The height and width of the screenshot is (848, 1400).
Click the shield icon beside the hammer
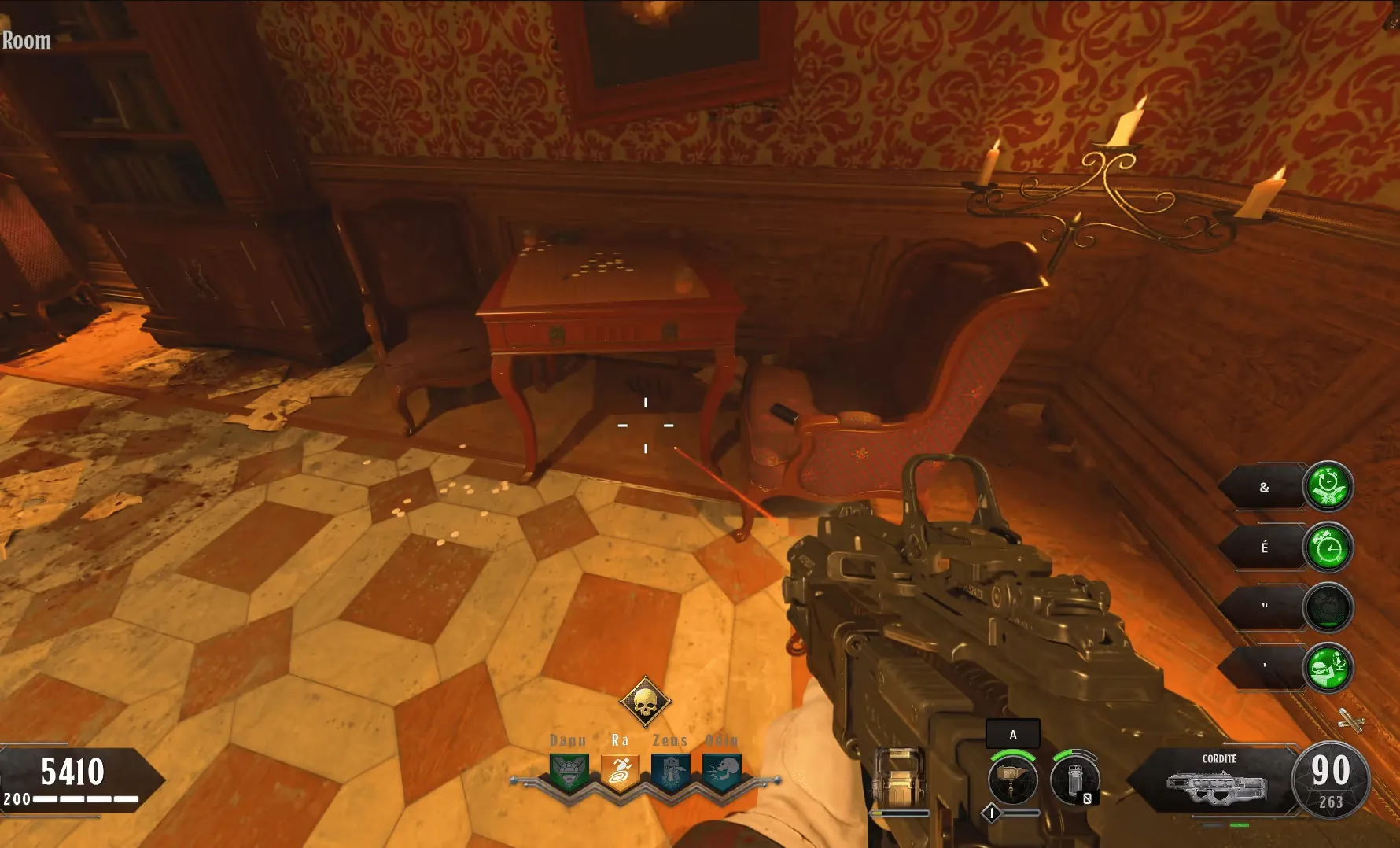[899, 778]
